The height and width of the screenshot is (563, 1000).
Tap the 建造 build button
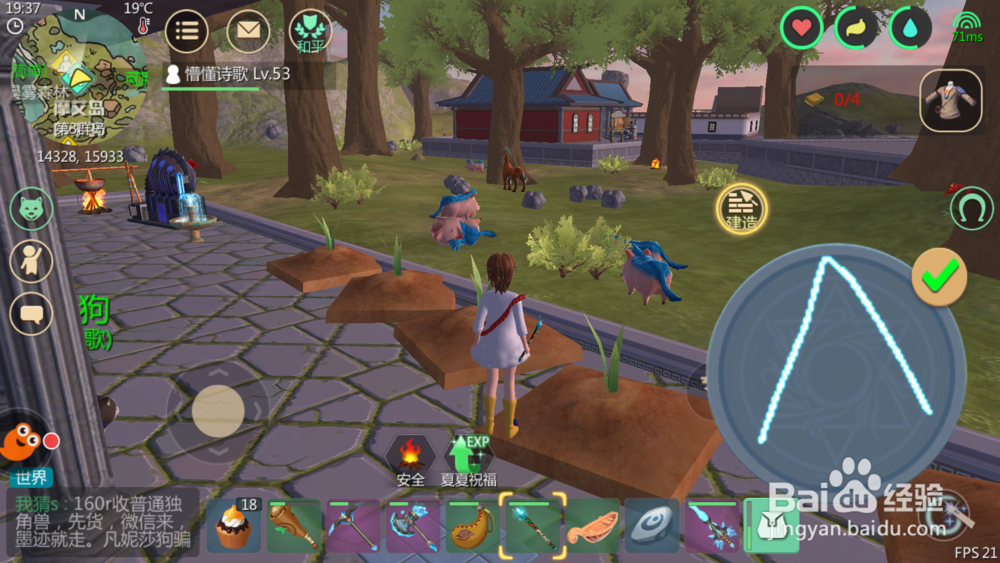(x=741, y=208)
